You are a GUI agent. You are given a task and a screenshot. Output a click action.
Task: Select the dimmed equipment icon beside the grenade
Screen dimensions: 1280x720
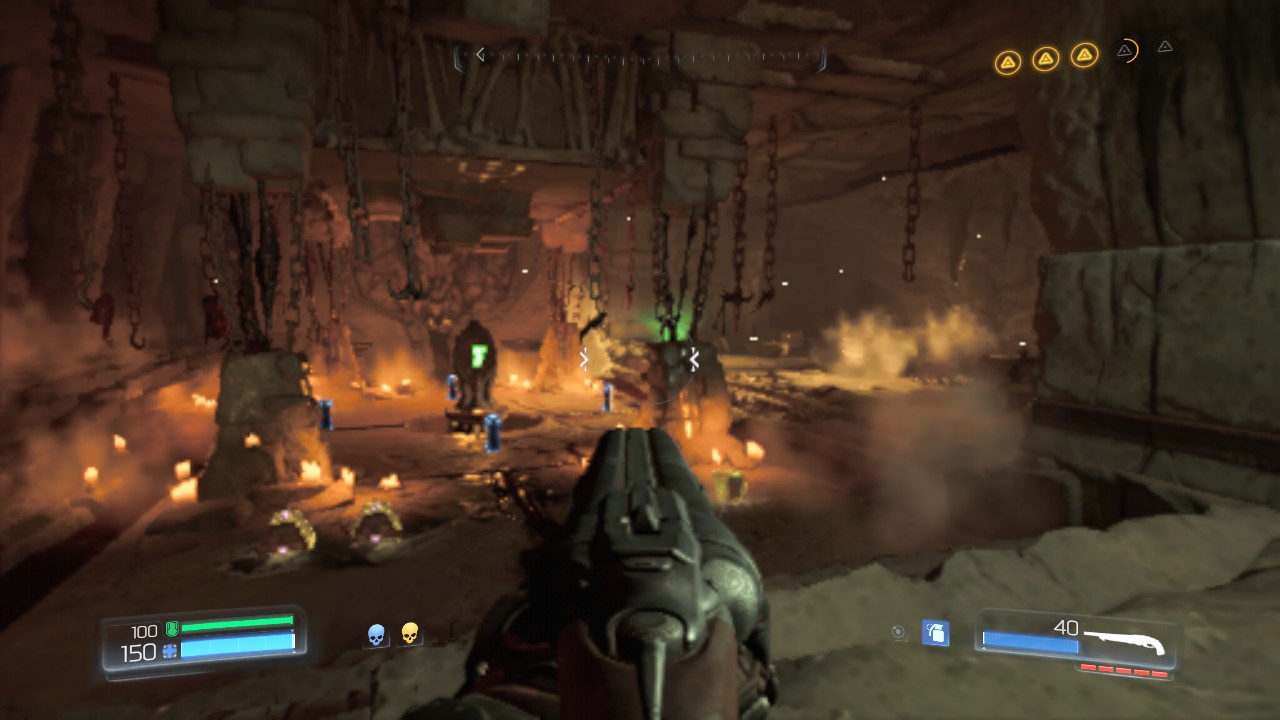(899, 631)
